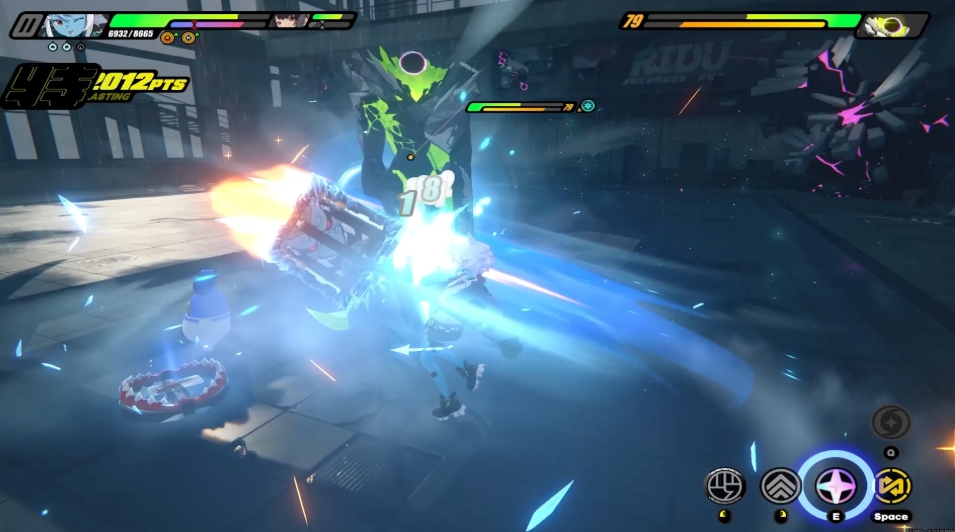This screenshot has height=532, width=955.
Task: Select the boss portrait beside its health bar
Action: 888,25
